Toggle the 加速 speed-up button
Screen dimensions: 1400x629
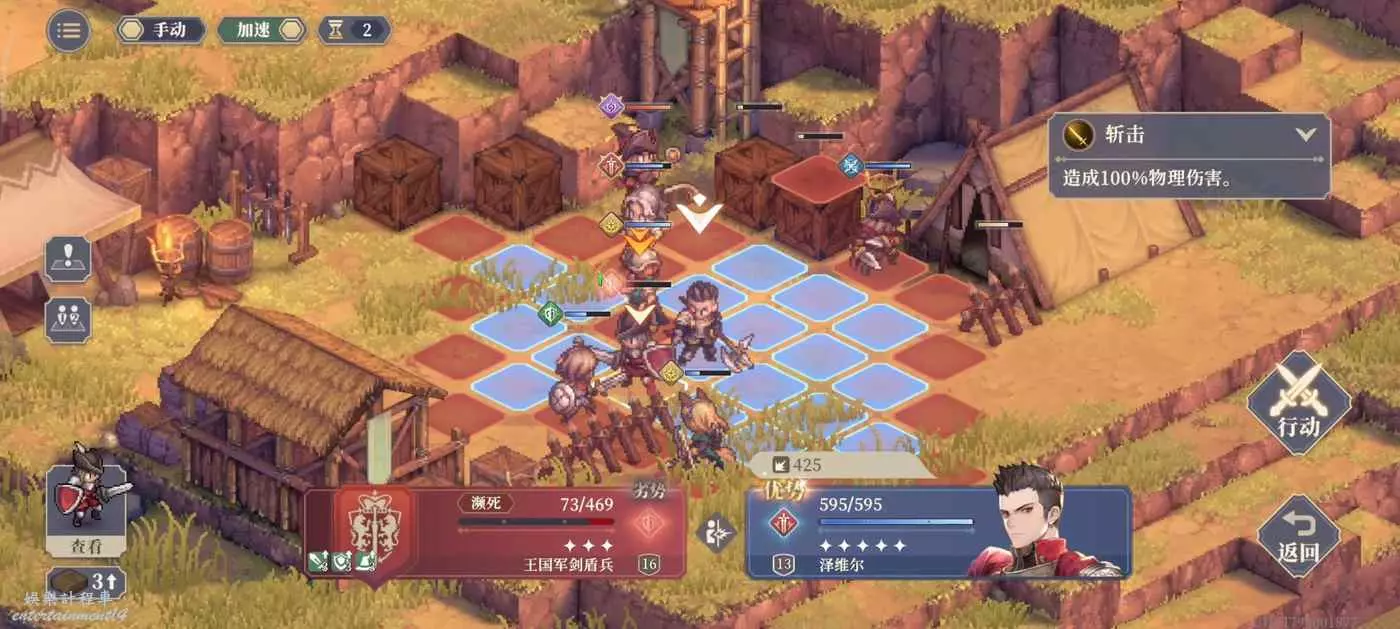pyautogui.click(x=261, y=30)
